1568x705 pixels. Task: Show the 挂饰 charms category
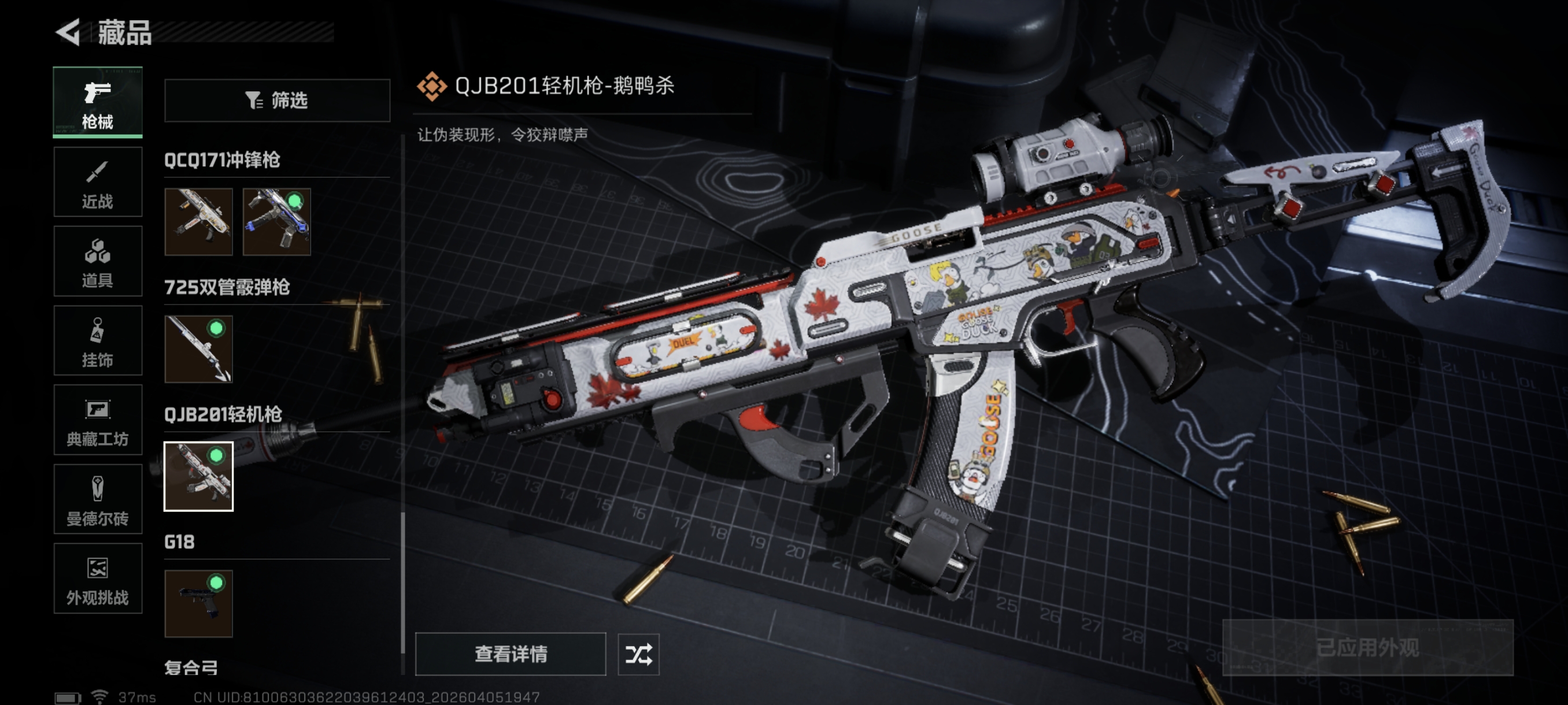[97, 340]
